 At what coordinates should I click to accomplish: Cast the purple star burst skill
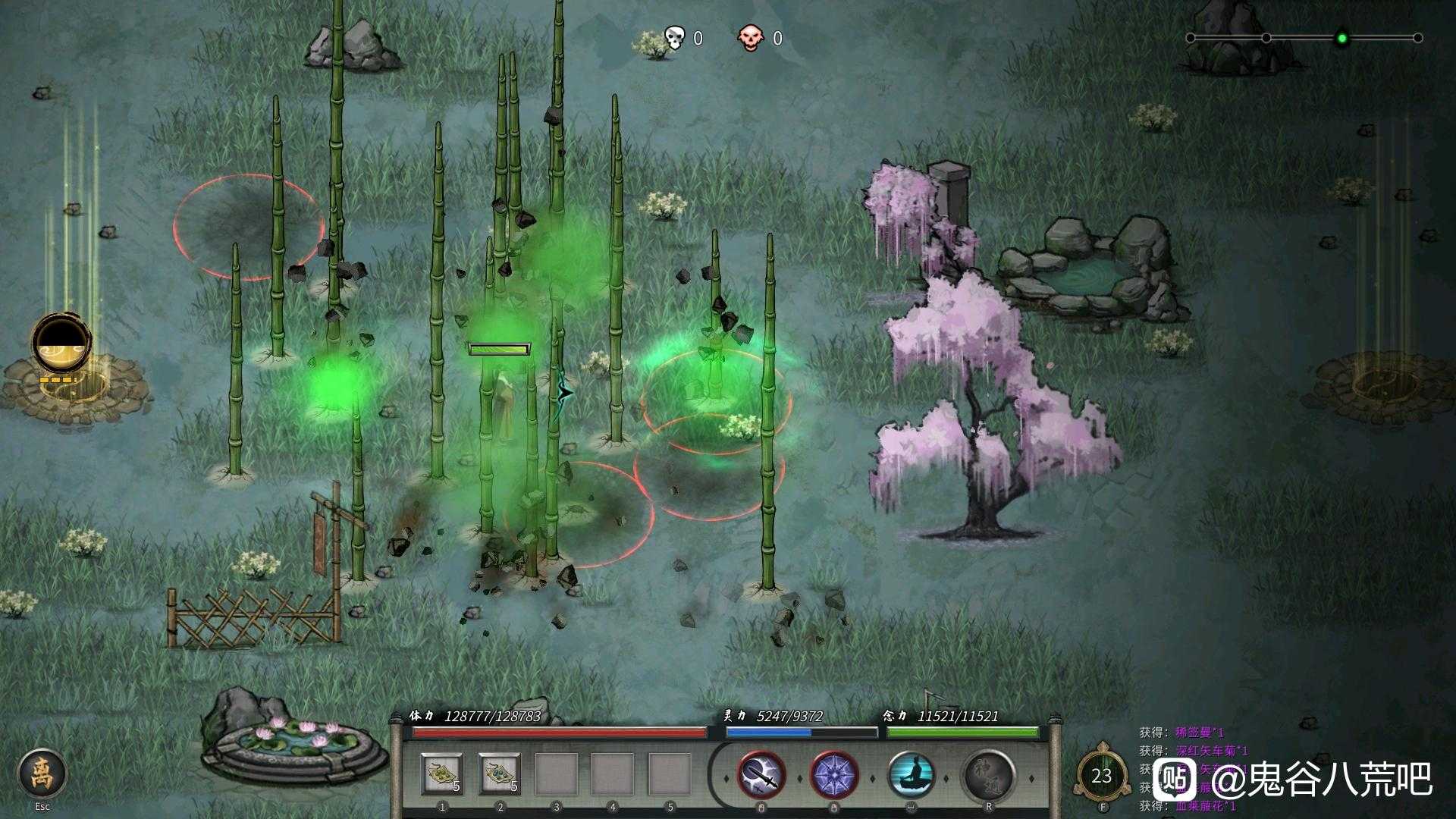(834, 776)
